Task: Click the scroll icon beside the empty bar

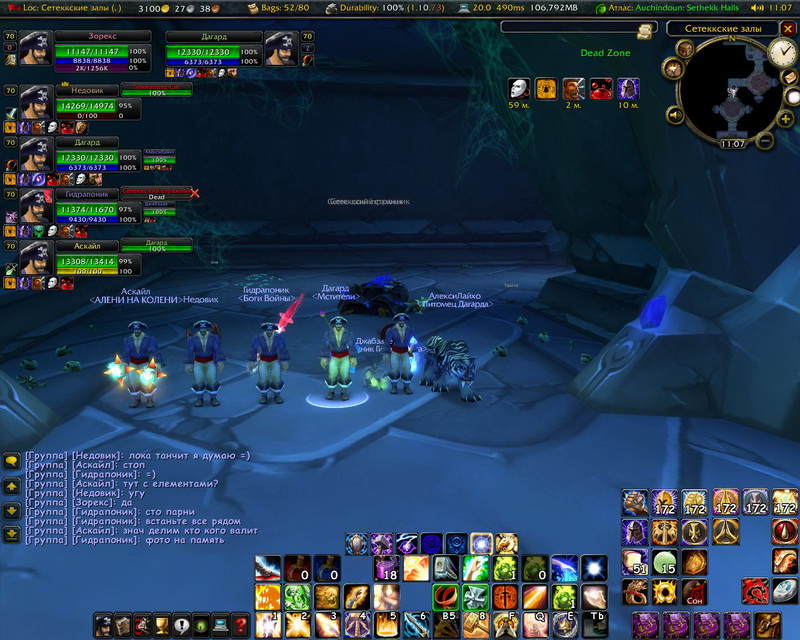Action: coord(644,31)
